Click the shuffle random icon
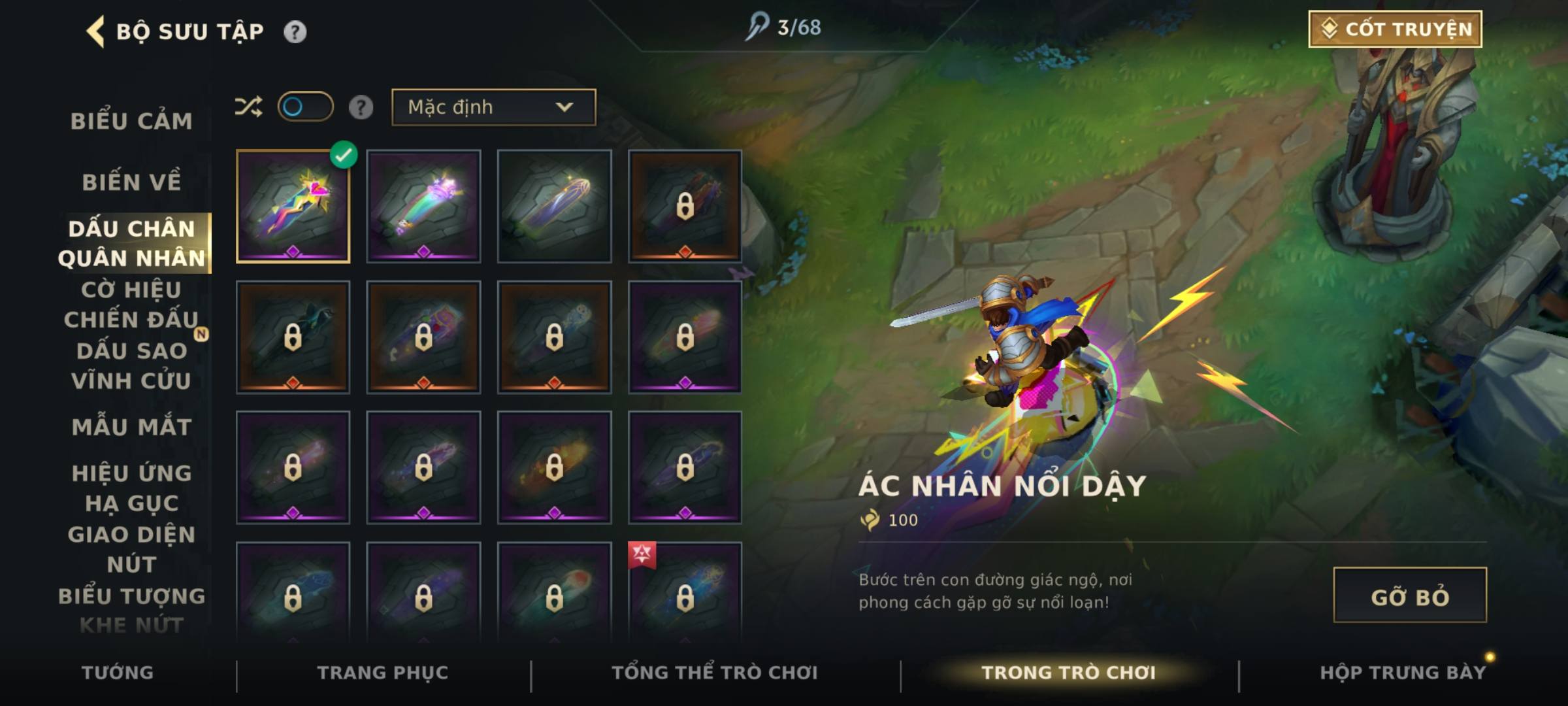This screenshot has width=1568, height=706. coord(248,107)
